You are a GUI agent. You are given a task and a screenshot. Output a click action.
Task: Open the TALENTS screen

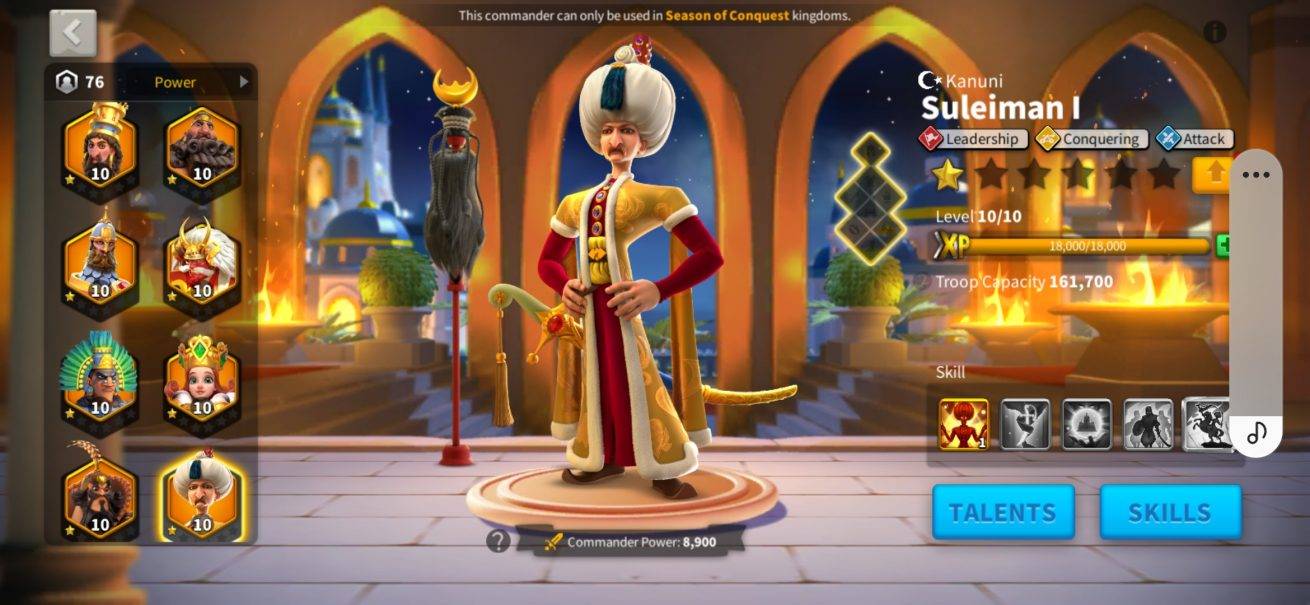click(x=1003, y=512)
